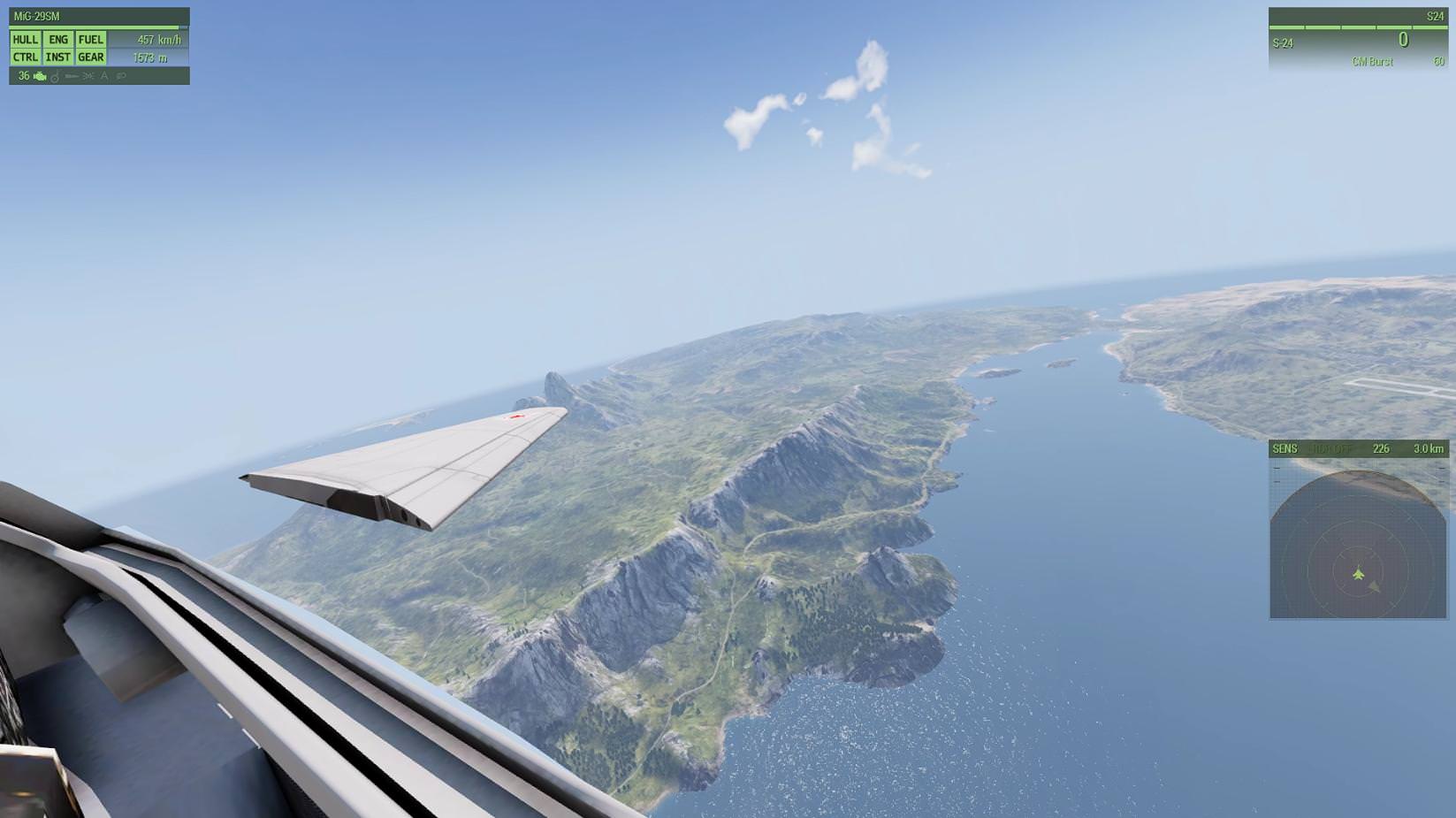The width and height of the screenshot is (1456, 818).
Task: Toggle the GEAR indicator
Action: coord(90,57)
